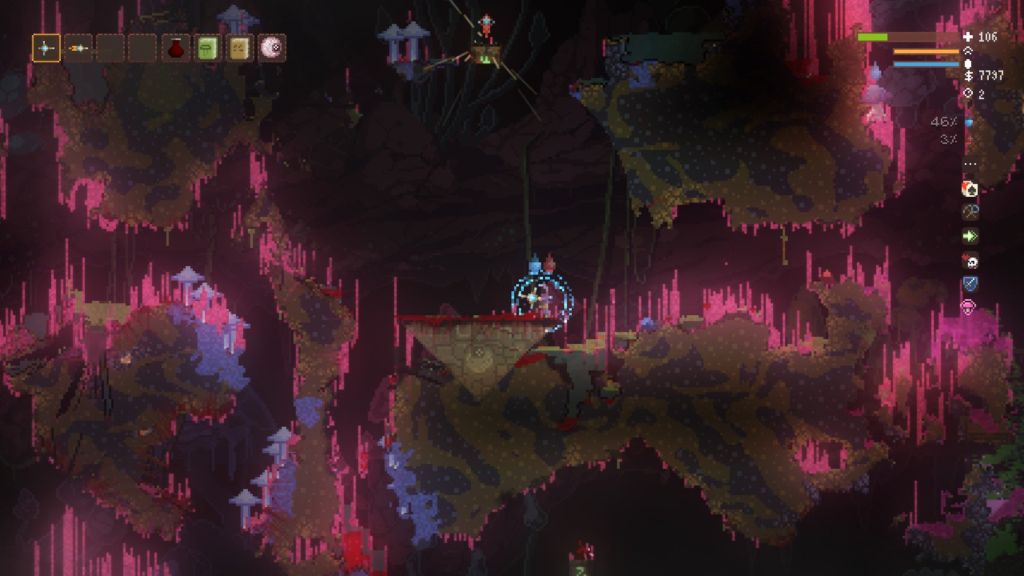The width and height of the screenshot is (1024, 576).
Task: Select the orange and blue wand slot
Action: pos(78,47)
